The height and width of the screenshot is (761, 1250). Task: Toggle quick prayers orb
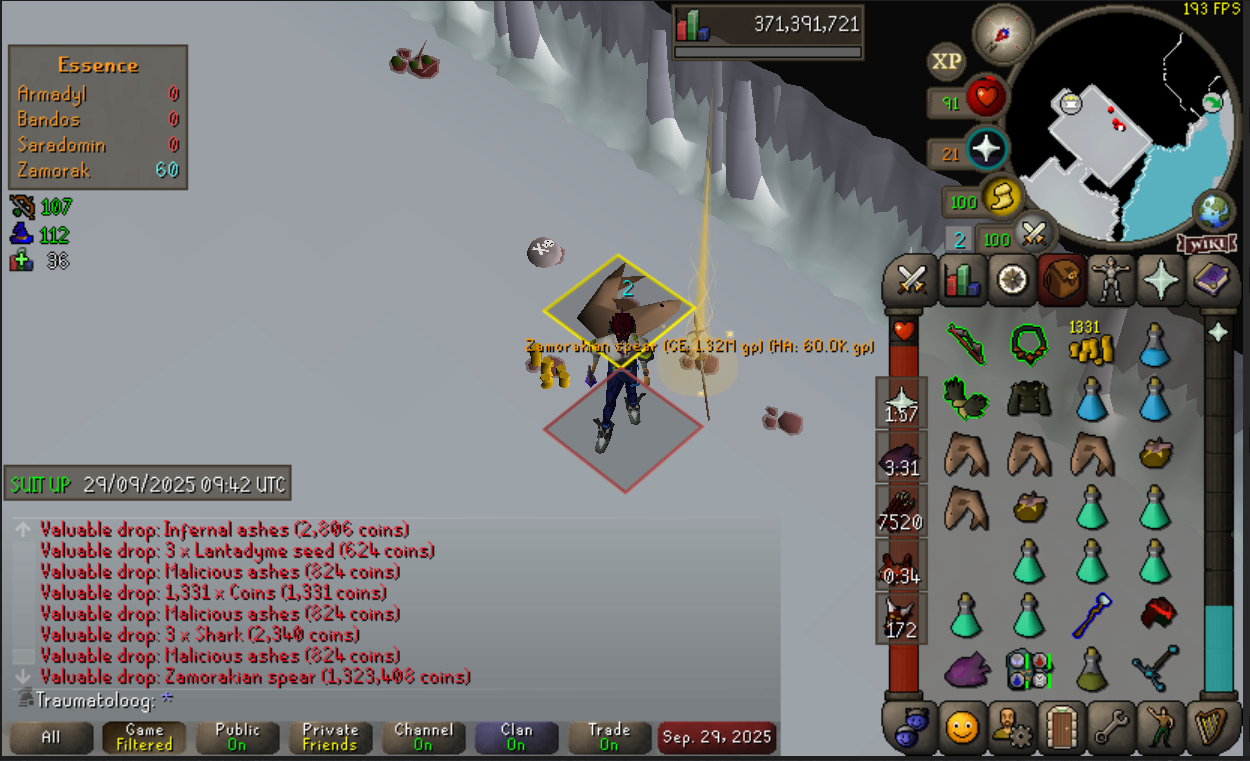(x=986, y=151)
